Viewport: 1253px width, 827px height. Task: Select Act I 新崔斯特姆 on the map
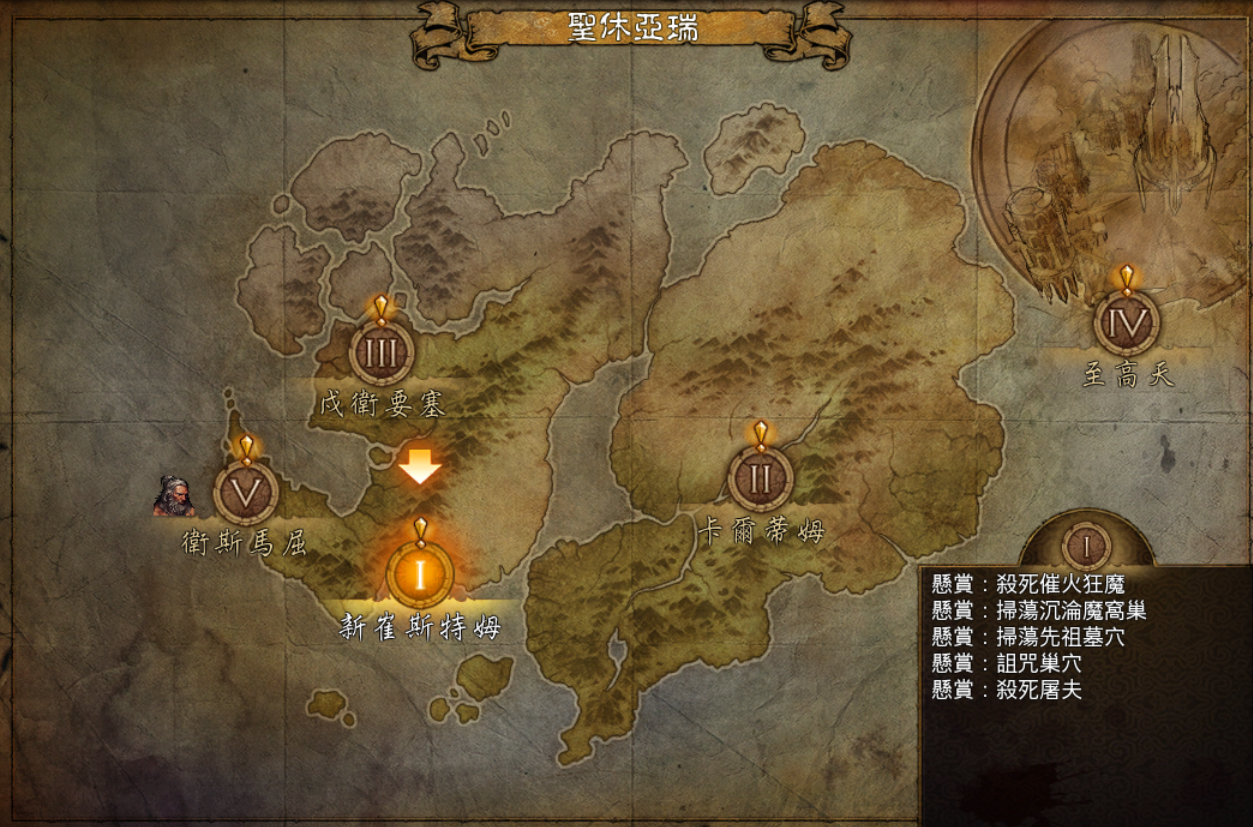(420, 575)
